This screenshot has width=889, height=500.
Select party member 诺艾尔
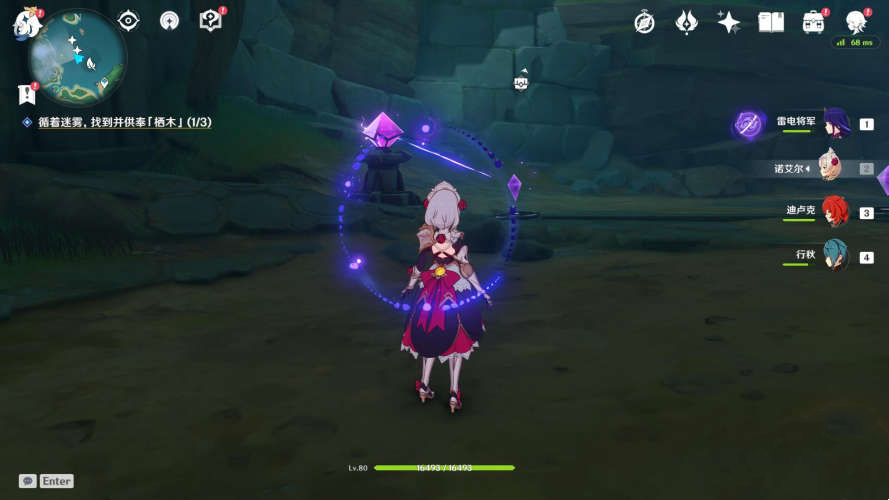[831, 168]
